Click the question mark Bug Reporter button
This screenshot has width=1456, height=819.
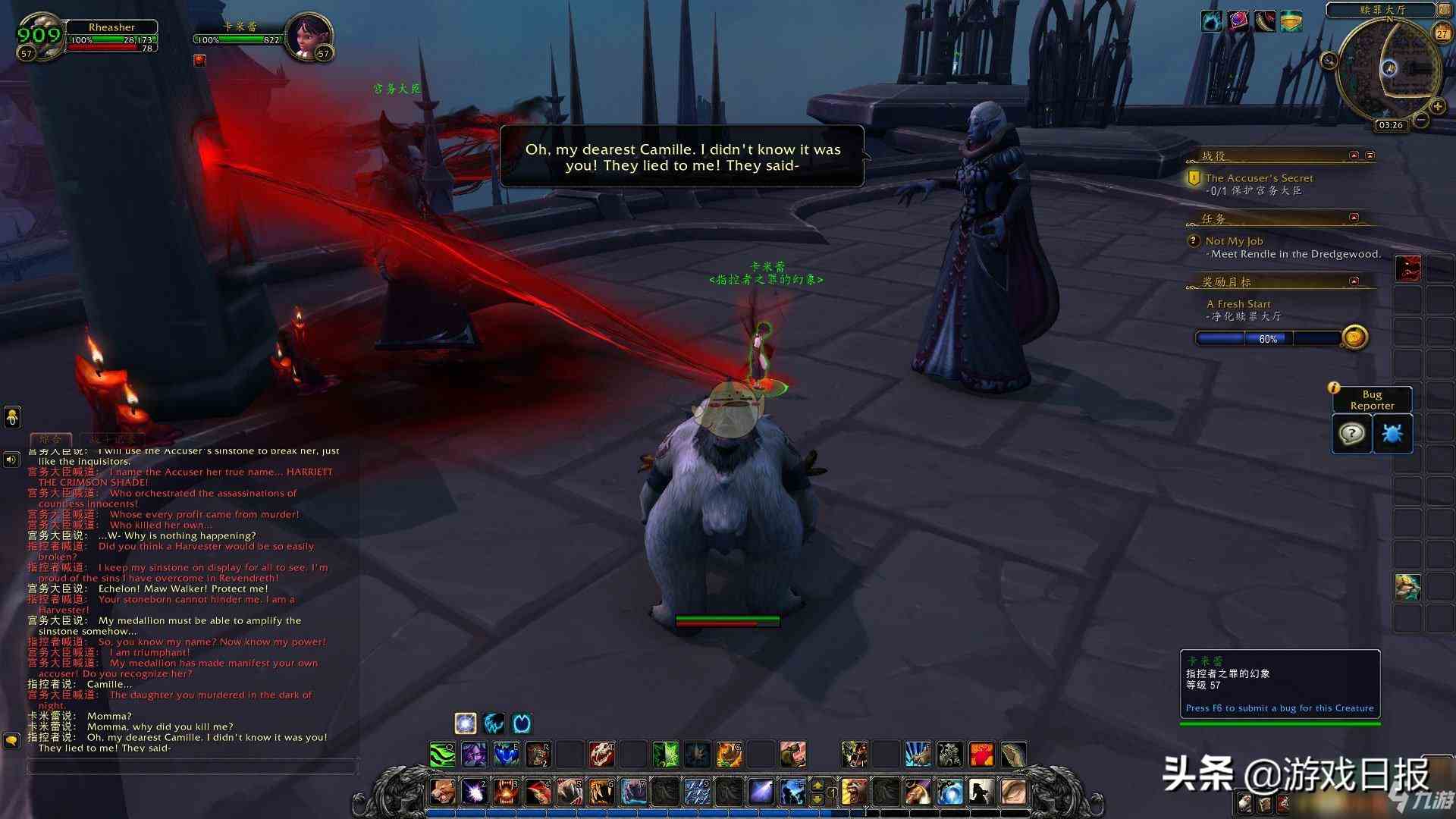(x=1351, y=434)
